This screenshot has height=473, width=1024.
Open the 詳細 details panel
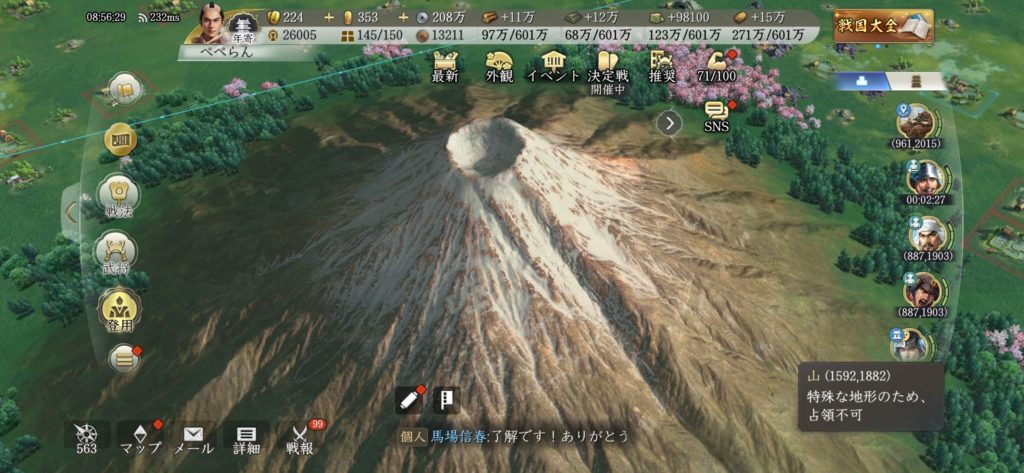246,438
